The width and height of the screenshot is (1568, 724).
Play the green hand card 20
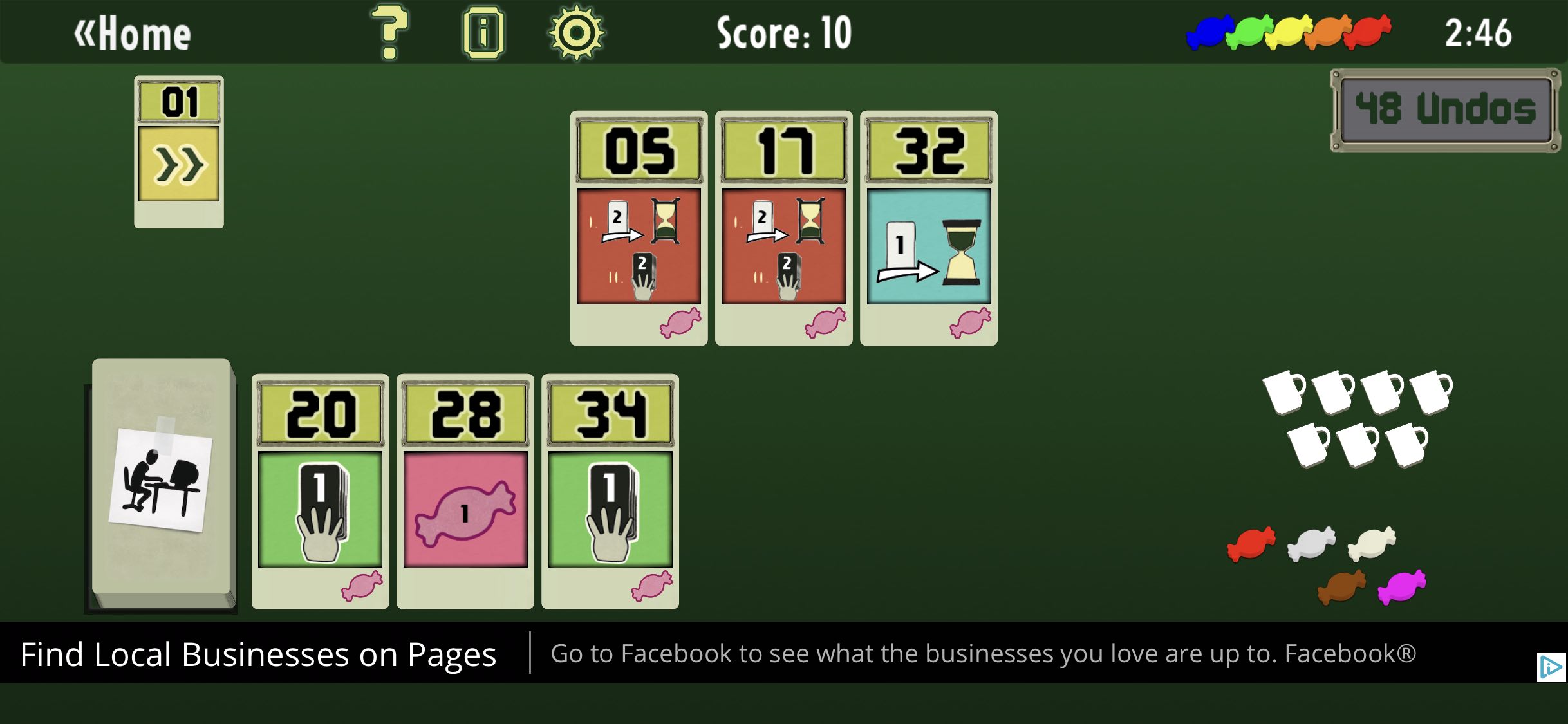(320, 491)
